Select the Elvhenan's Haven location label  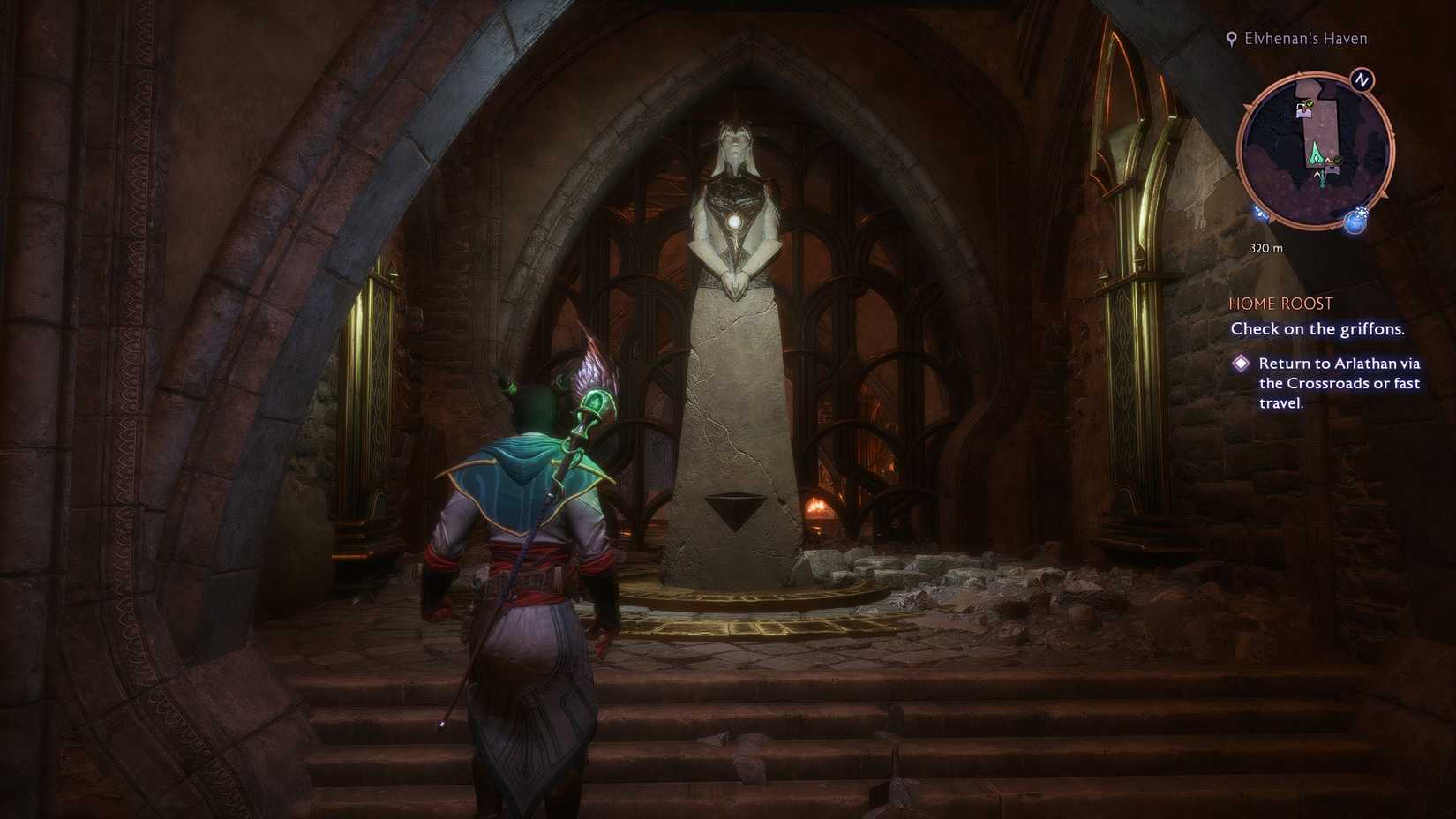coord(1304,38)
